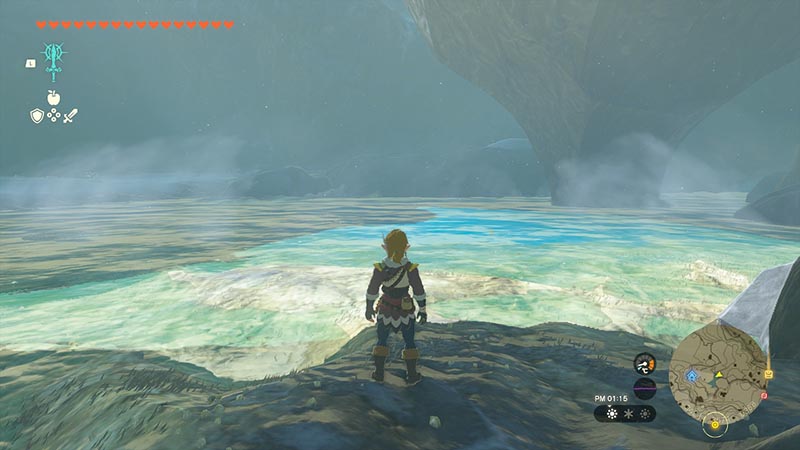
Task: Select the red marker on minimap edge
Action: point(763,394)
